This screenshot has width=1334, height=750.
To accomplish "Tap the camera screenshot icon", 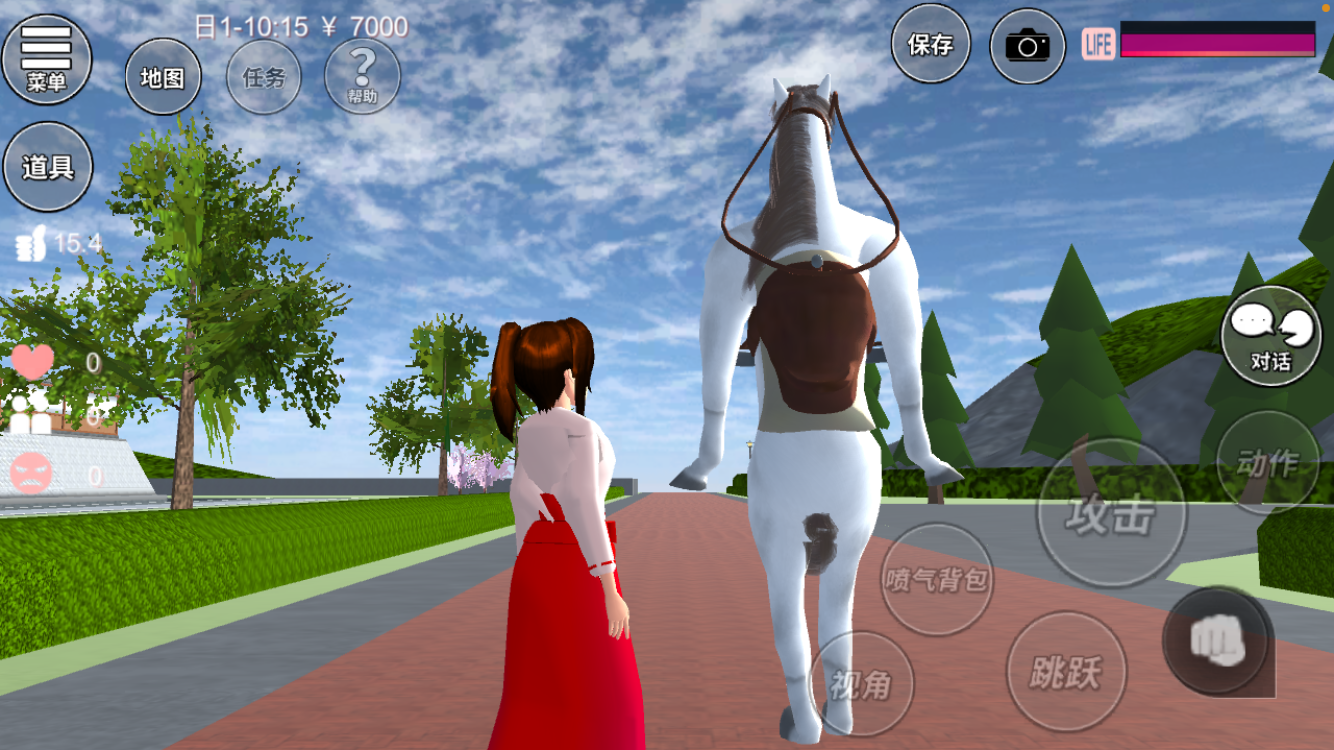I will (1027, 46).
